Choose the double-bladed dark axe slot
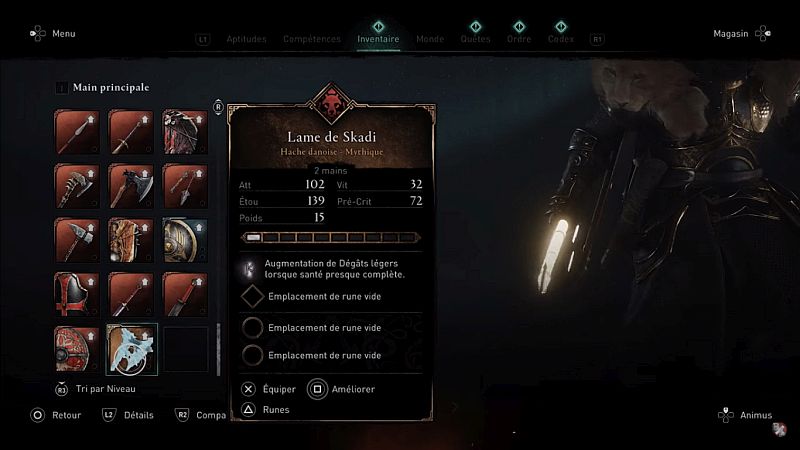 click(x=132, y=186)
